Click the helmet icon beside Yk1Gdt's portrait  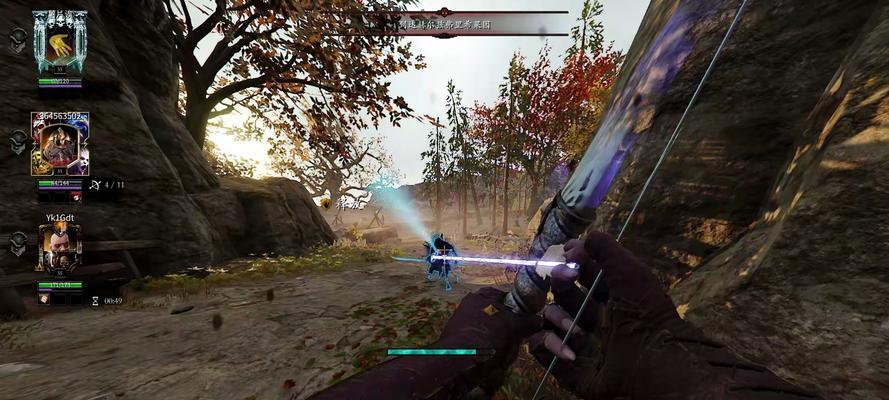click(x=18, y=242)
